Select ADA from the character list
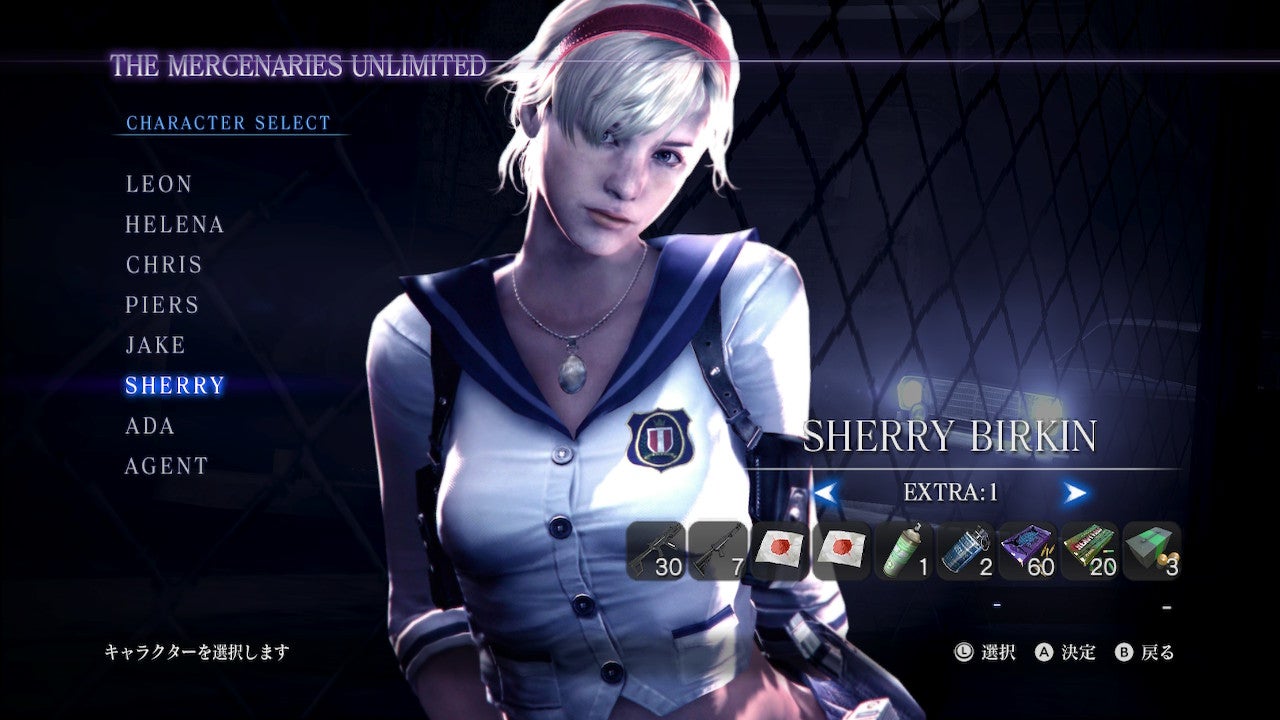Image resolution: width=1280 pixels, height=720 pixels. click(148, 425)
